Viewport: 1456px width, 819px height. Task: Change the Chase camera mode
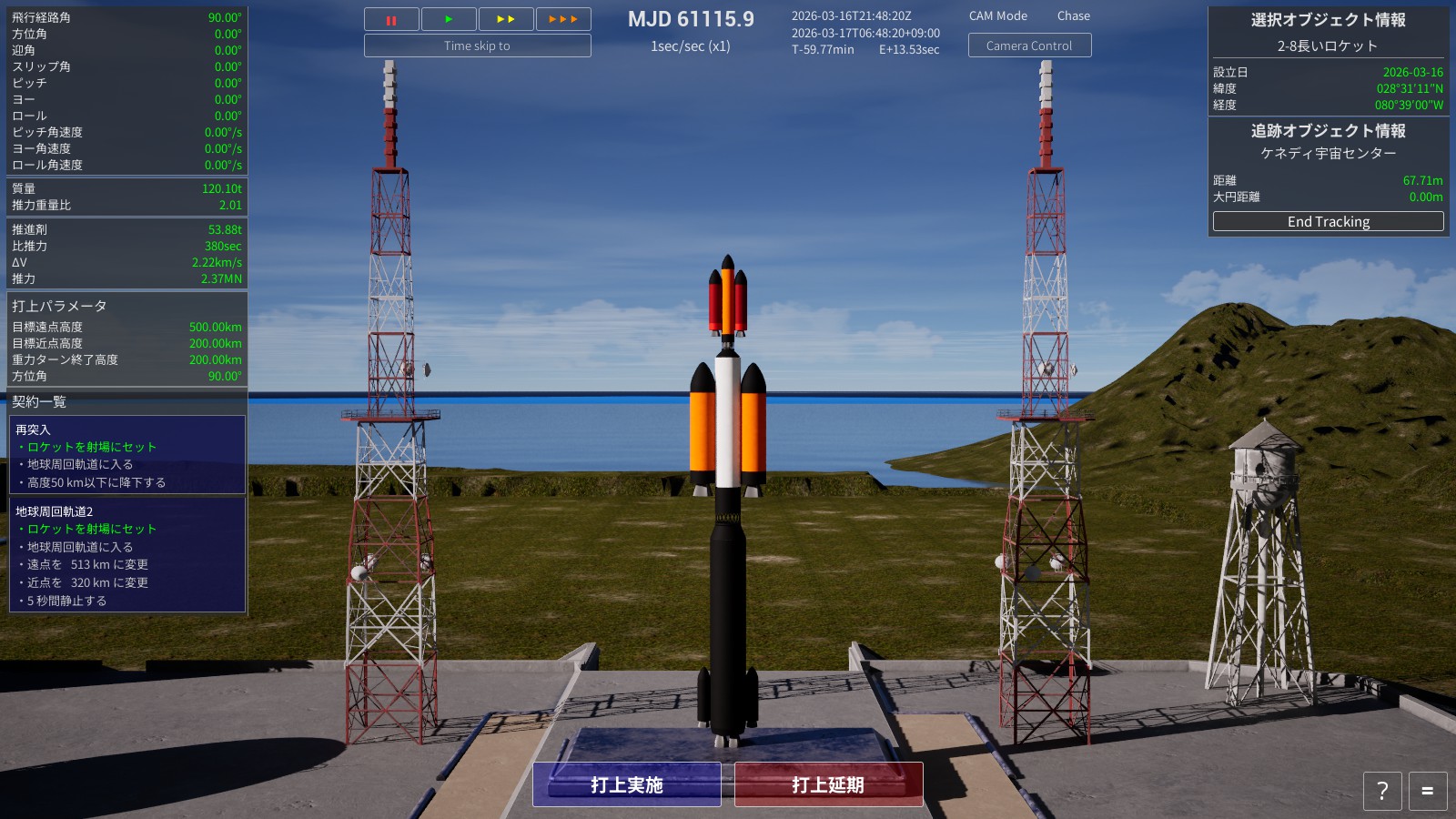[x=1073, y=15]
